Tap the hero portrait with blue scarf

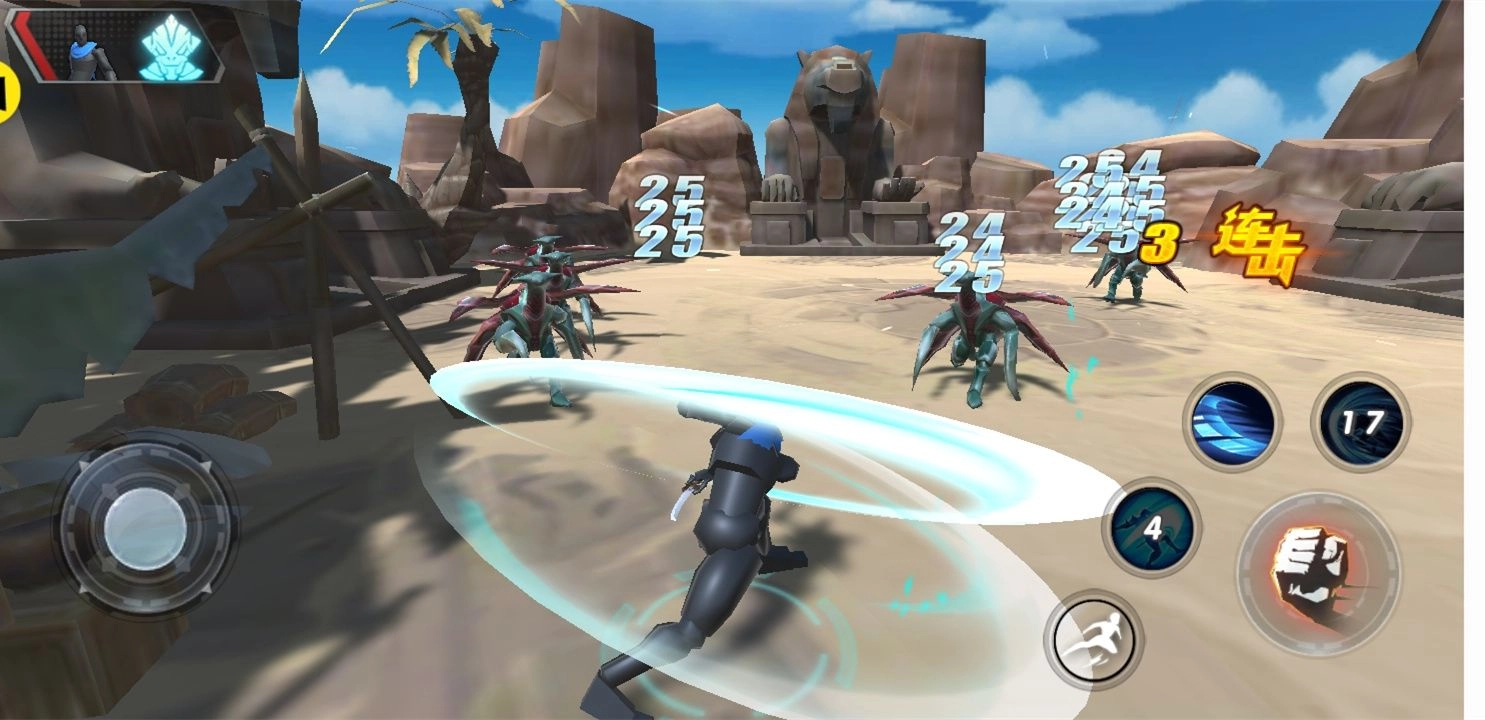tap(86, 52)
